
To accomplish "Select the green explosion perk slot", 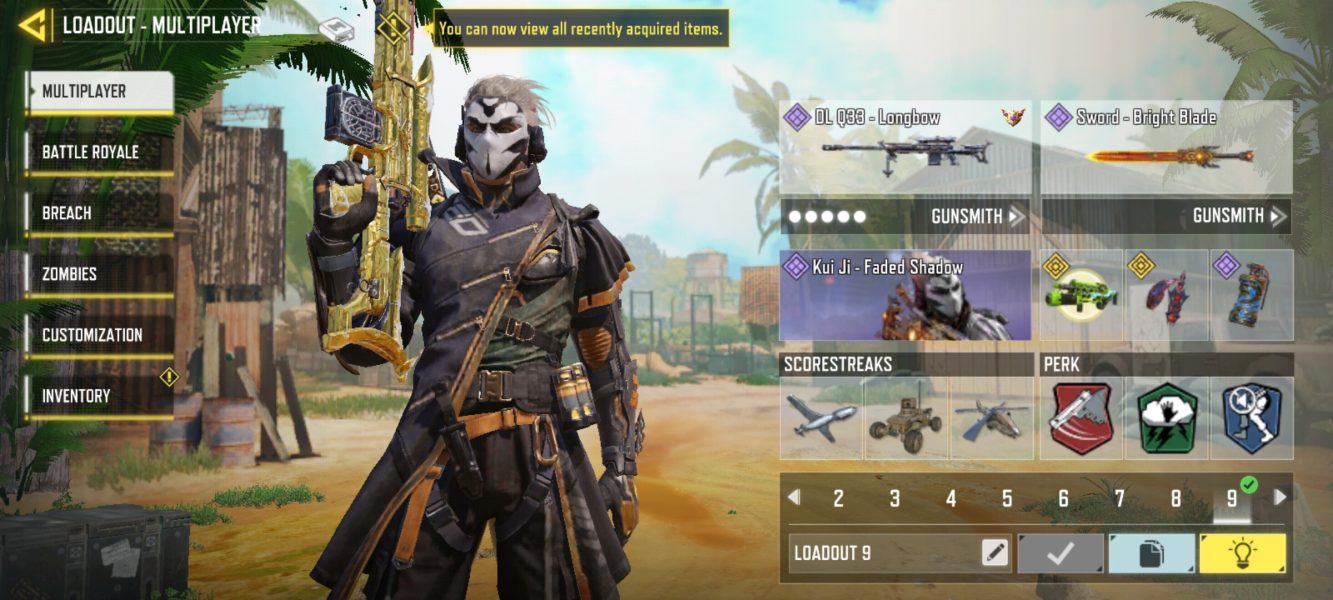I will click(1167, 418).
